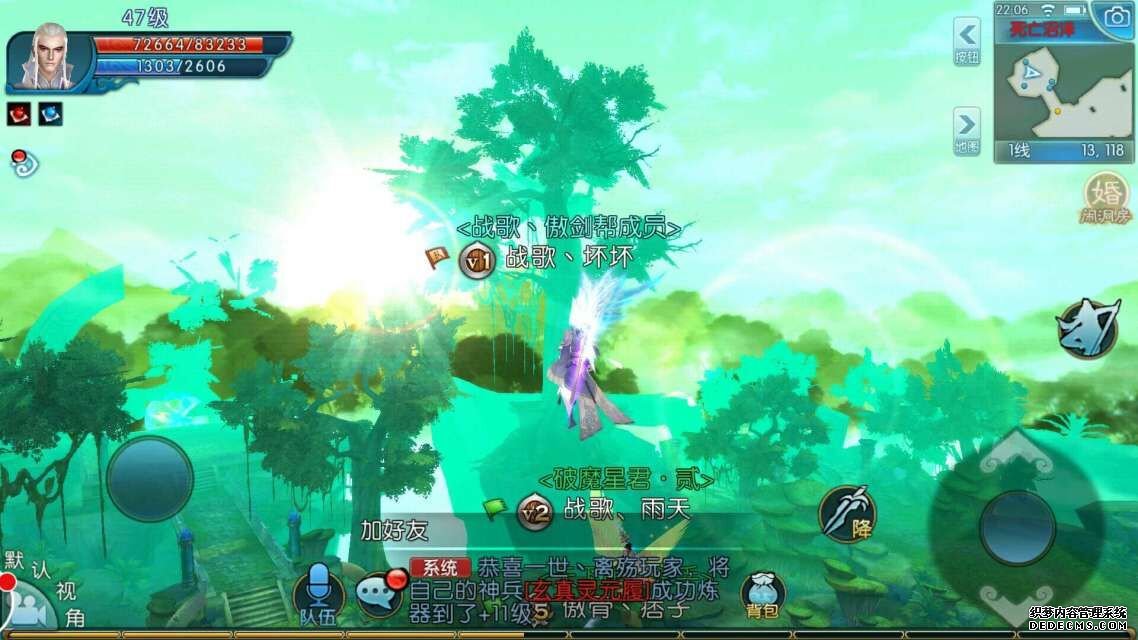
Task: Take a screenshot with the camera icon
Action: click(x=1113, y=16)
